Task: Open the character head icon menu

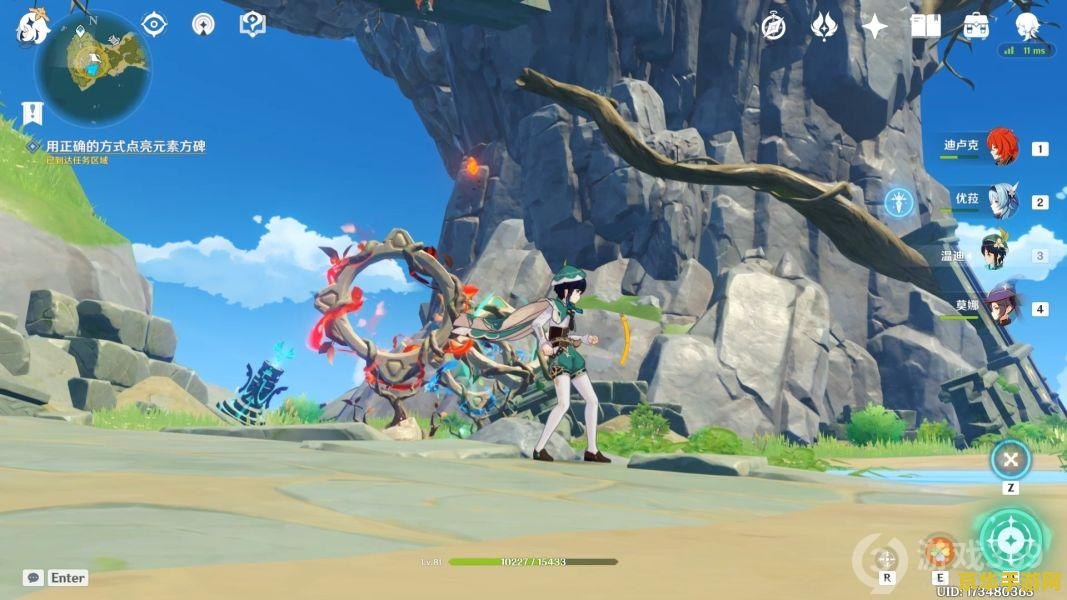Action: 1027,27
